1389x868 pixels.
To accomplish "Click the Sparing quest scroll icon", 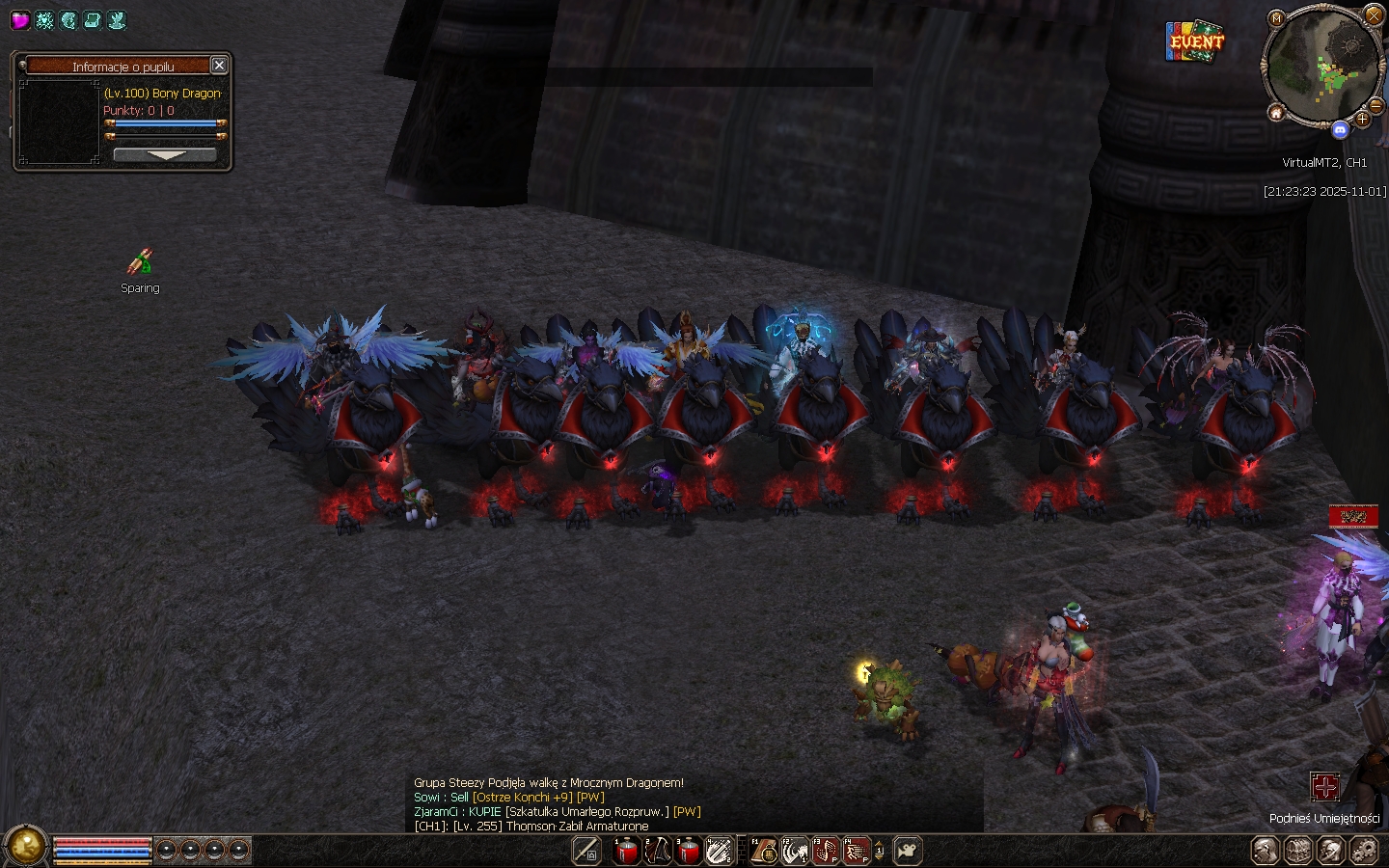I will pos(140,261).
